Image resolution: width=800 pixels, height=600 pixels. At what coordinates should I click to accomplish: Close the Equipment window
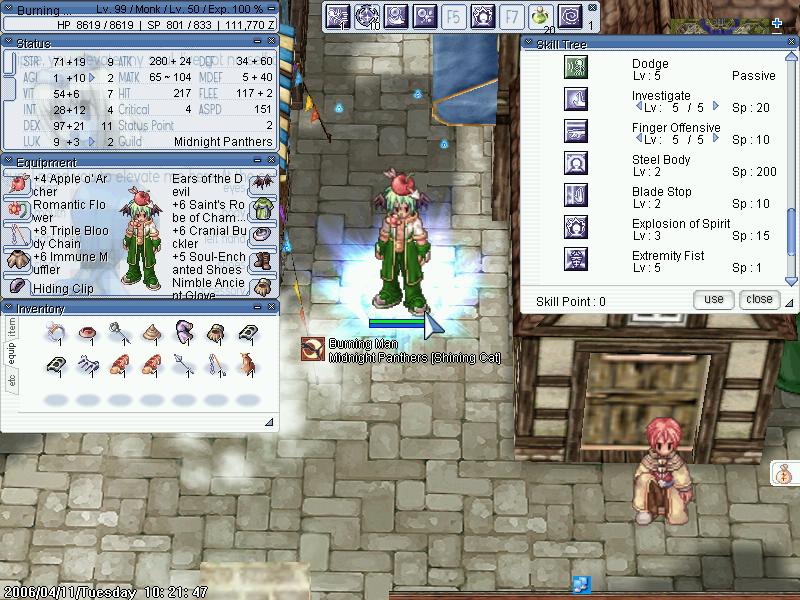(x=270, y=162)
